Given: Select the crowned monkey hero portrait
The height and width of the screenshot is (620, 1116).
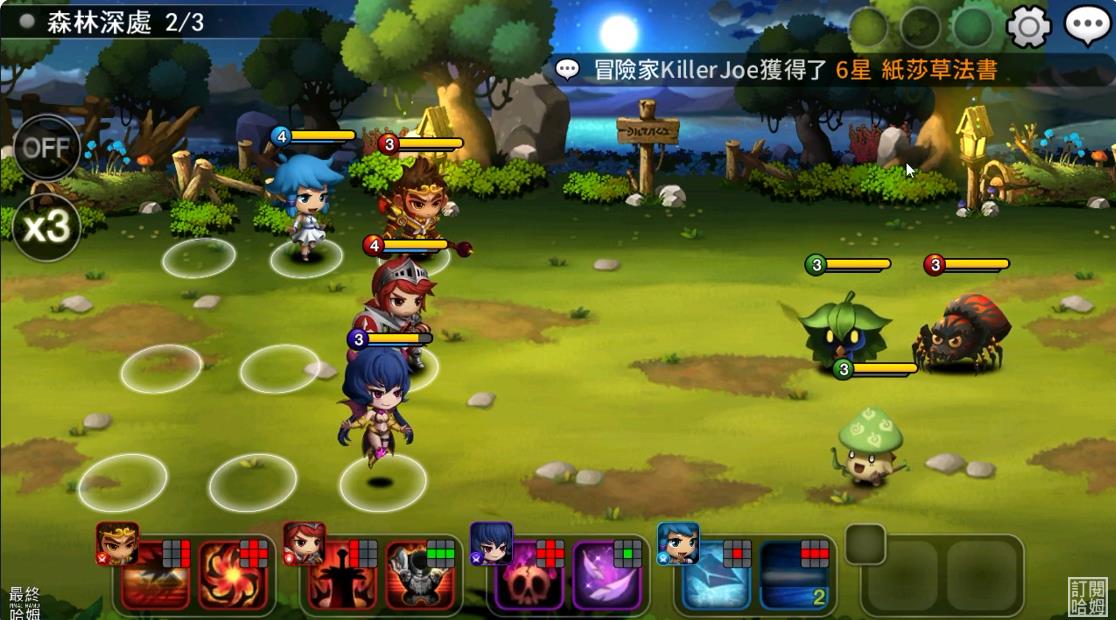Looking at the screenshot, I should point(116,543).
